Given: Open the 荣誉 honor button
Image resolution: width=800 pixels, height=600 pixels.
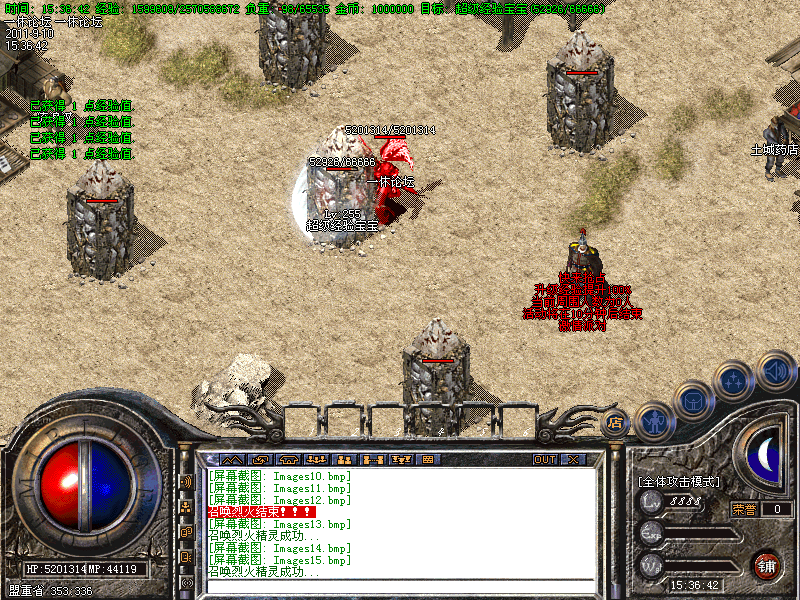Looking at the screenshot, I should pyautogui.click(x=744, y=509).
